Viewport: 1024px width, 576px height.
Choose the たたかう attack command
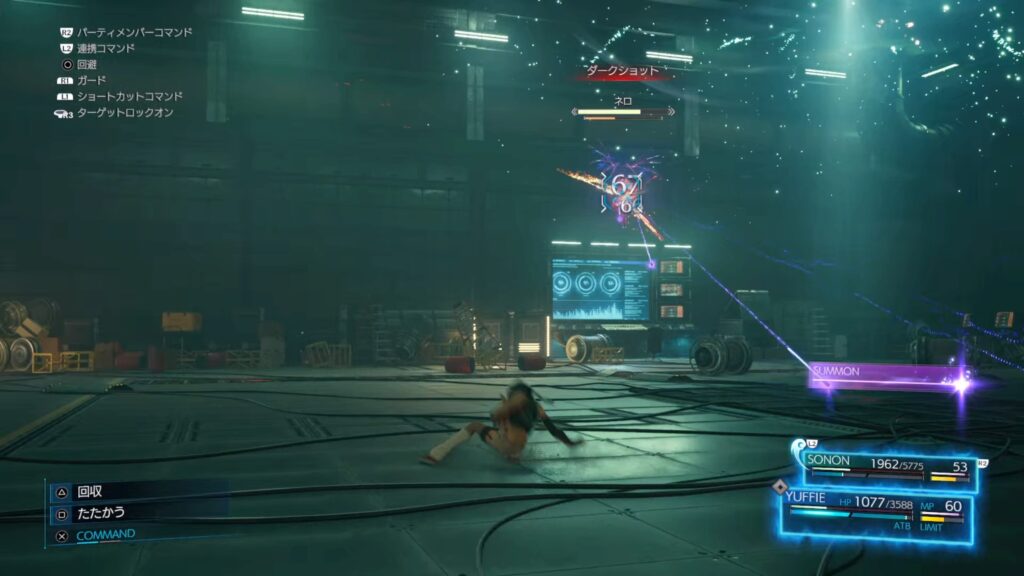pyautogui.click(x=100, y=512)
